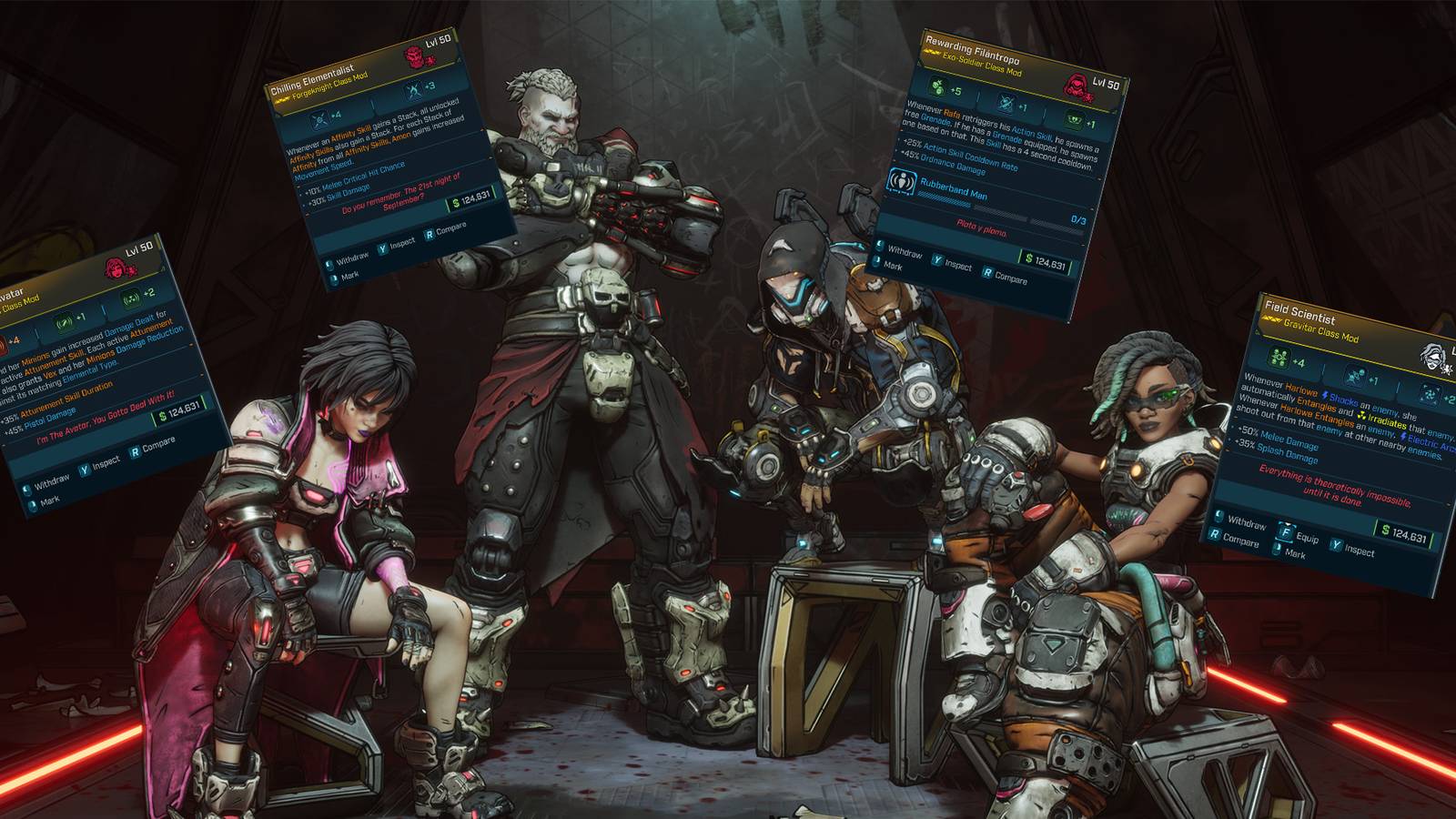Select the +5 grenade skill icon on Rewarding Filántropo
Image resolution: width=1456 pixels, height=819 pixels.
[x=939, y=86]
